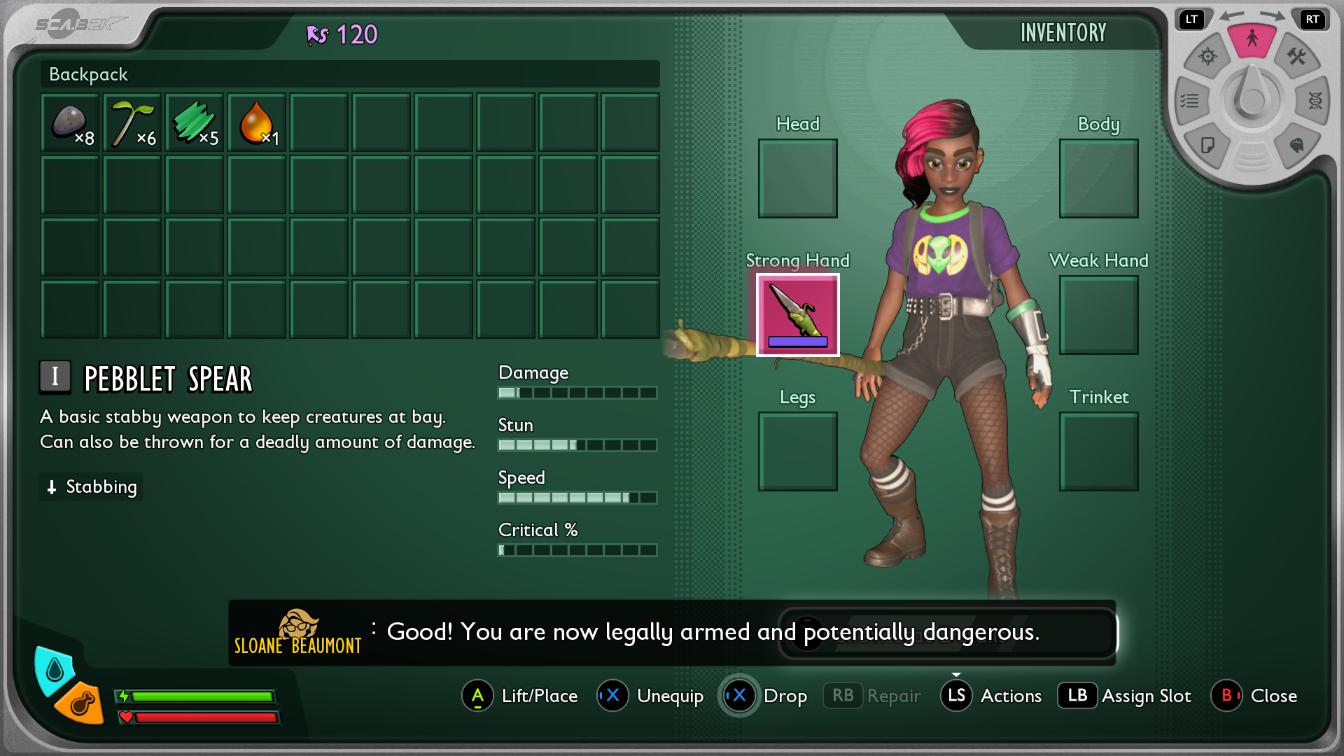Choose the Drop action

[766, 696]
